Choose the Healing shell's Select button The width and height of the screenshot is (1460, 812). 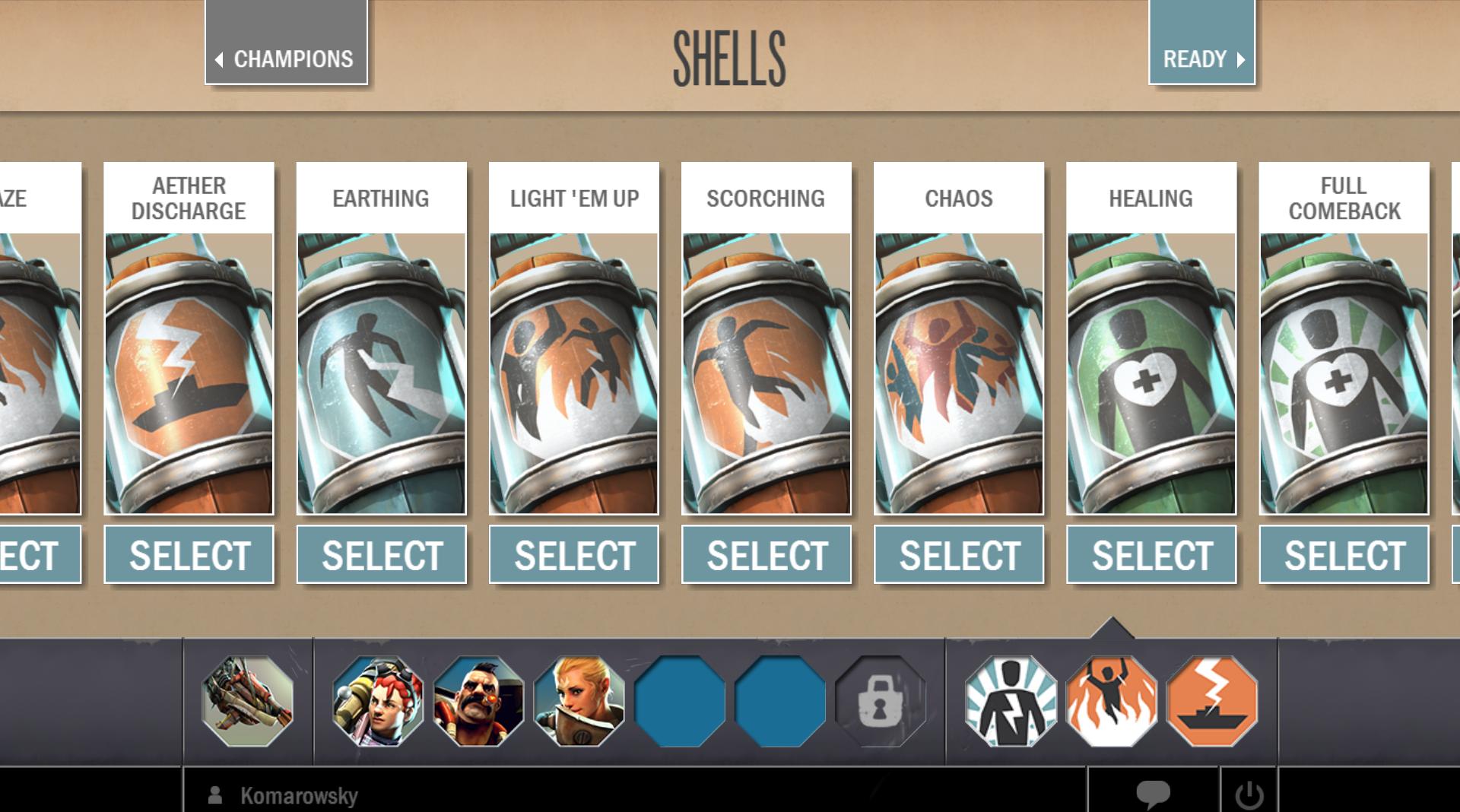pos(1151,555)
